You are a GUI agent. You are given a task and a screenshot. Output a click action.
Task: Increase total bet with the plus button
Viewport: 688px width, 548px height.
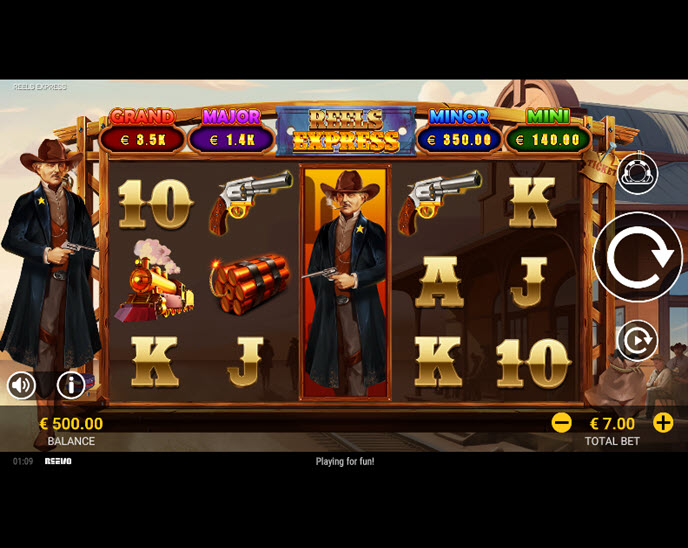663,423
